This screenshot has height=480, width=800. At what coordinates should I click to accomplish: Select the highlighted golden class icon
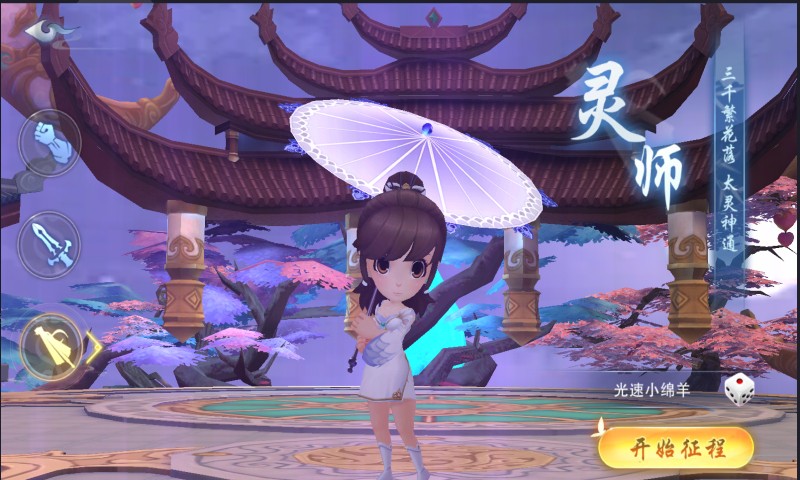51,346
